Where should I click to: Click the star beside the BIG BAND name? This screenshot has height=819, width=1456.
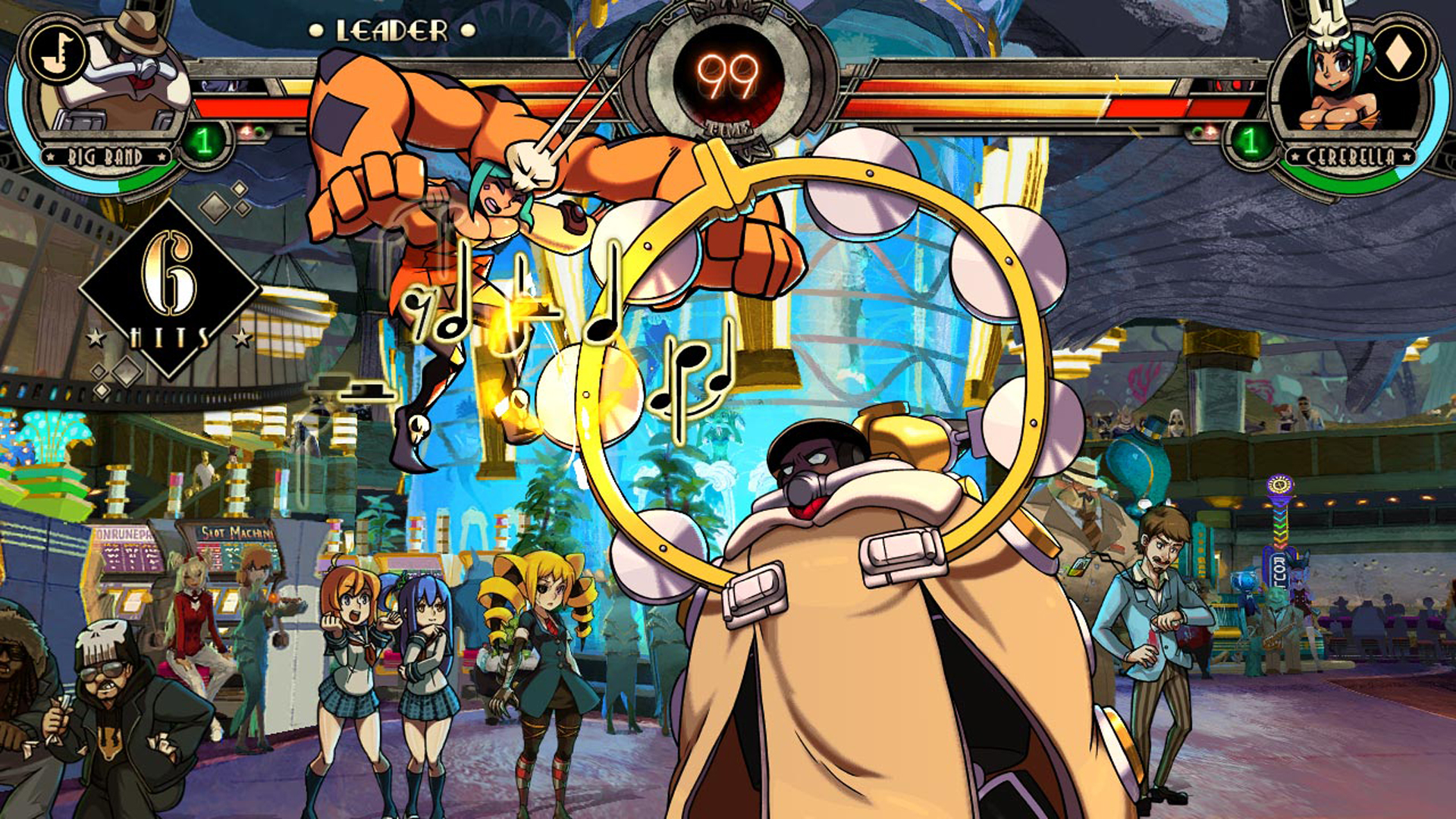pyautogui.click(x=50, y=156)
